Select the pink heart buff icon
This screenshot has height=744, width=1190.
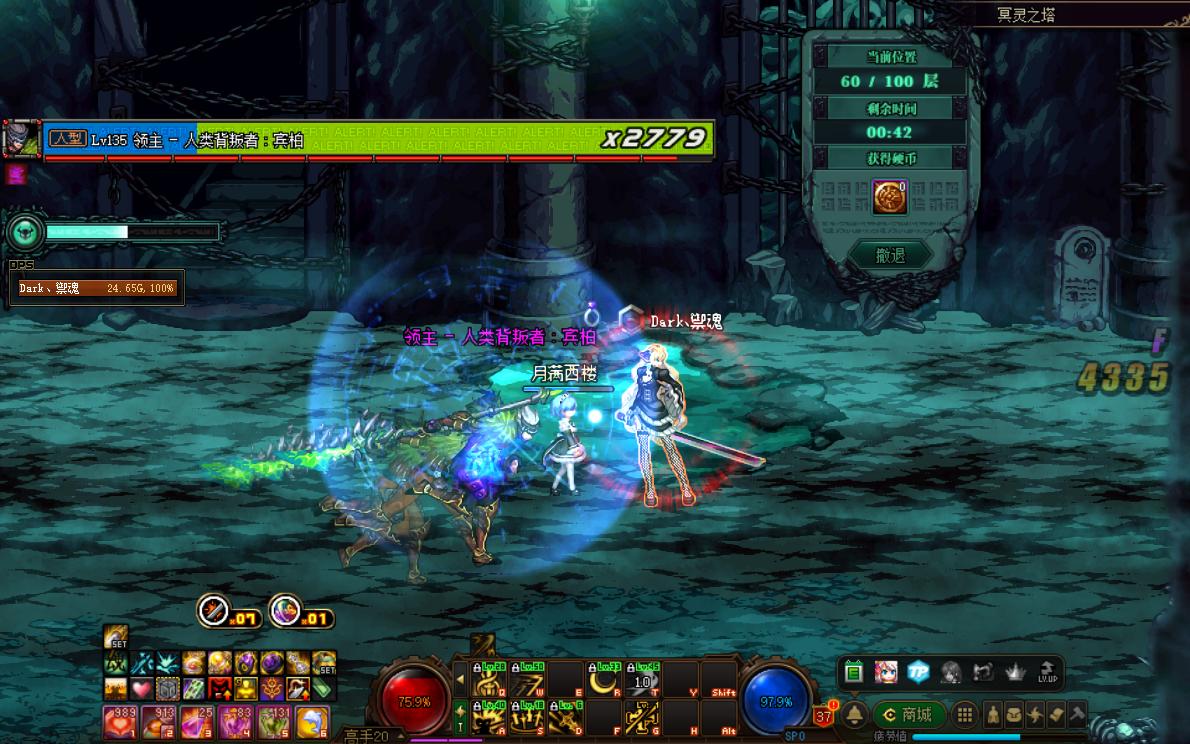pos(141,689)
